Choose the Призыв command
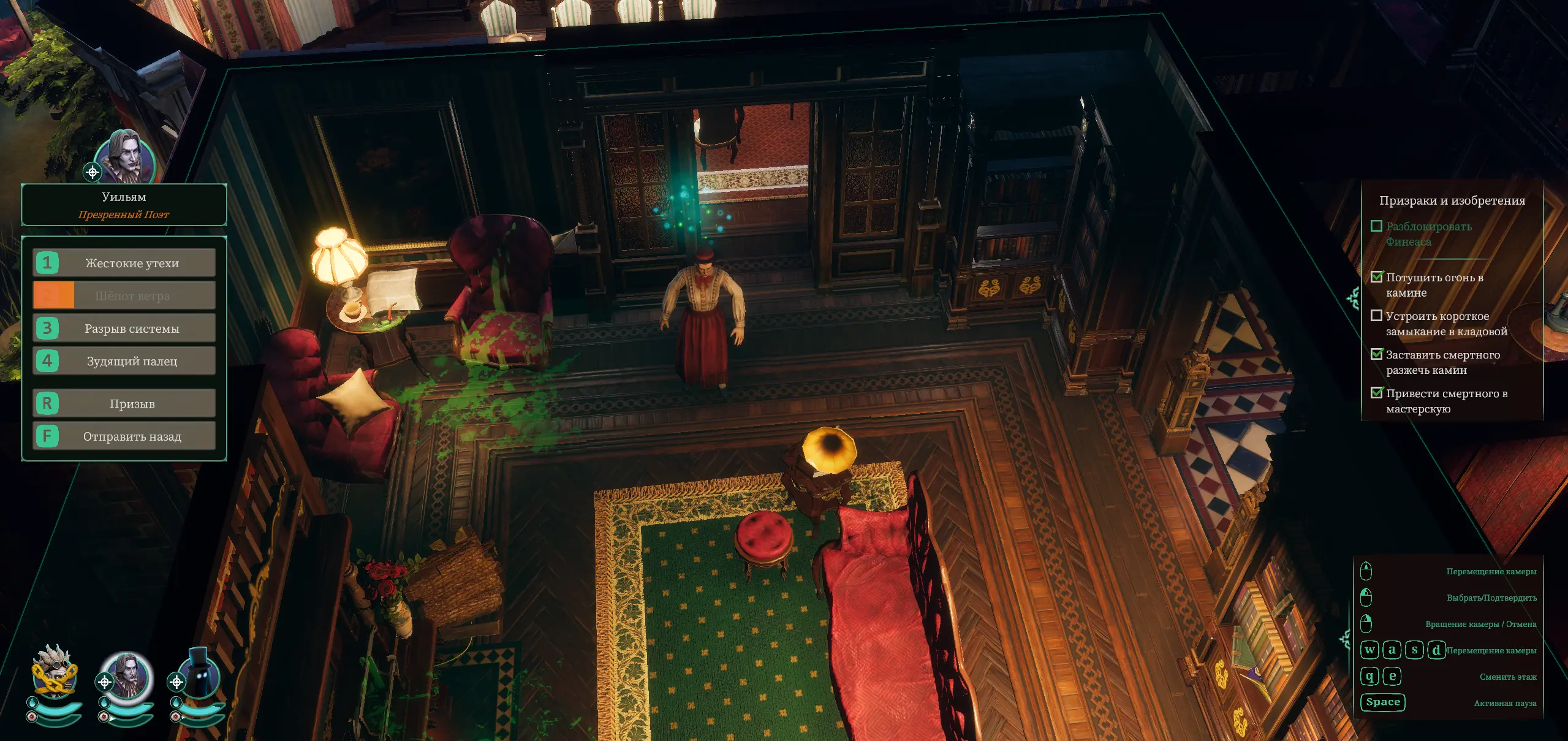This screenshot has width=1568, height=741. [x=124, y=403]
